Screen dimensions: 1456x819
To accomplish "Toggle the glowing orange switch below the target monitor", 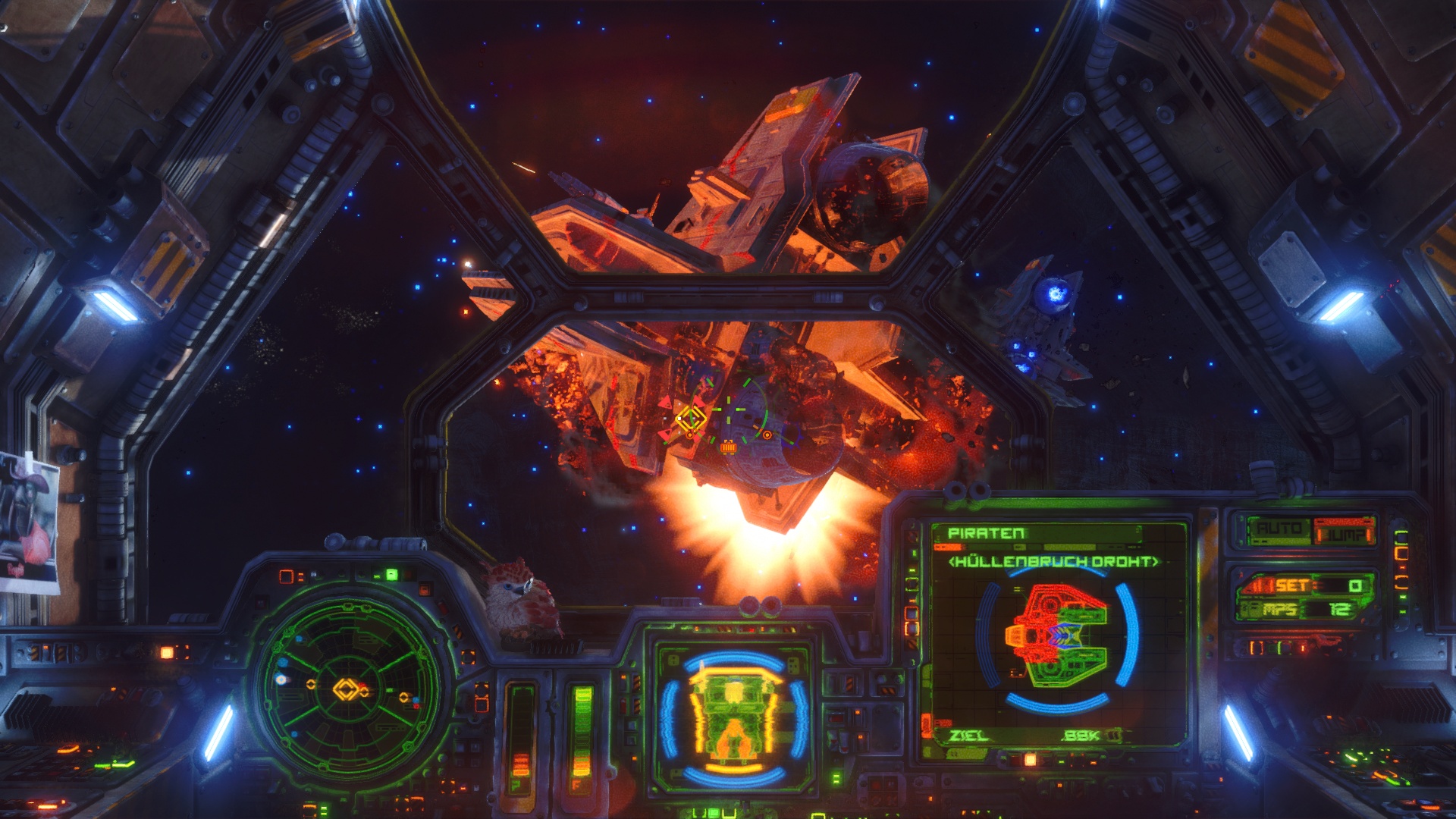I will point(1030,759).
